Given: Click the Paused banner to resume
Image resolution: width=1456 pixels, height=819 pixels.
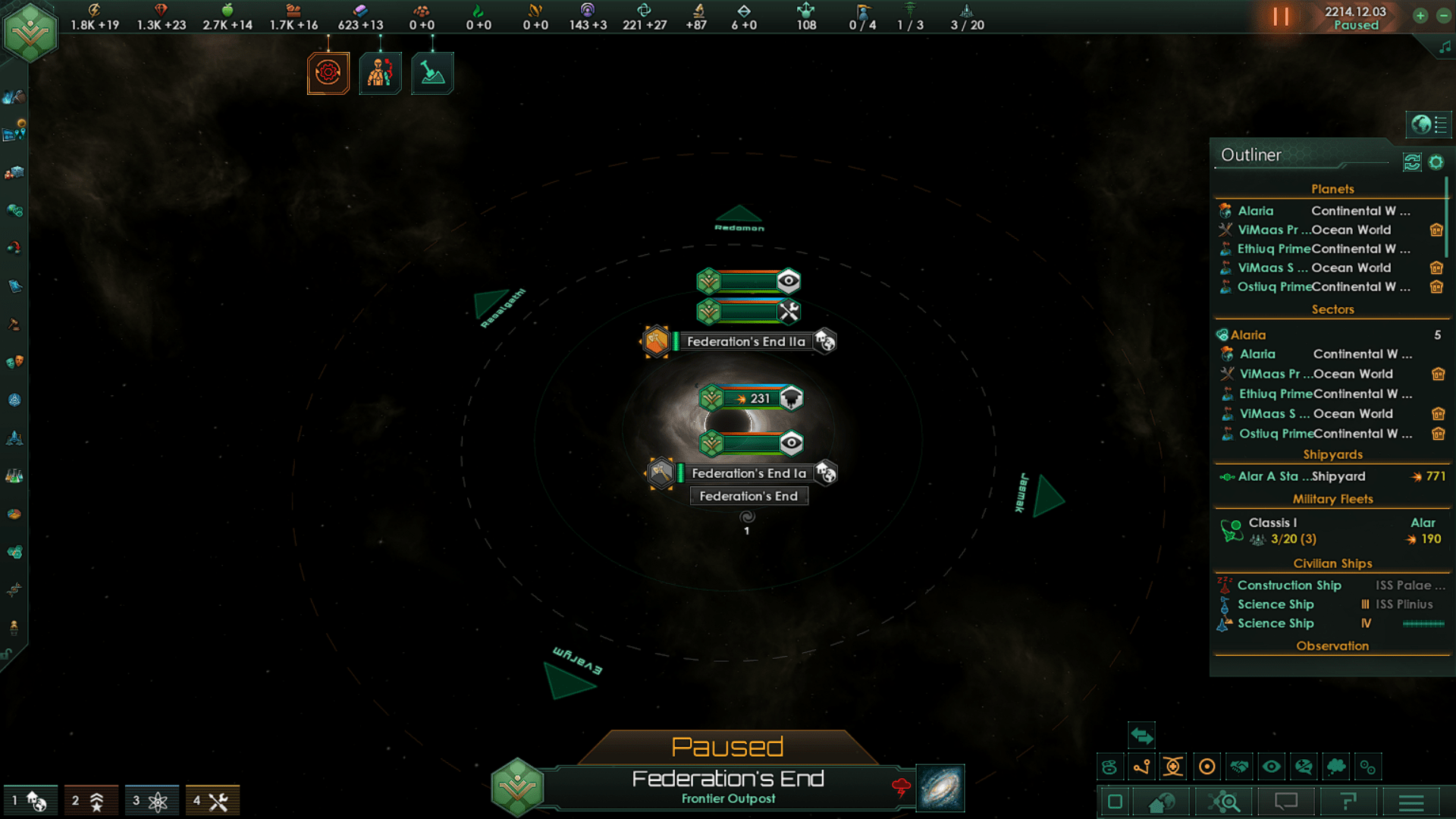Looking at the screenshot, I should pos(728,745).
